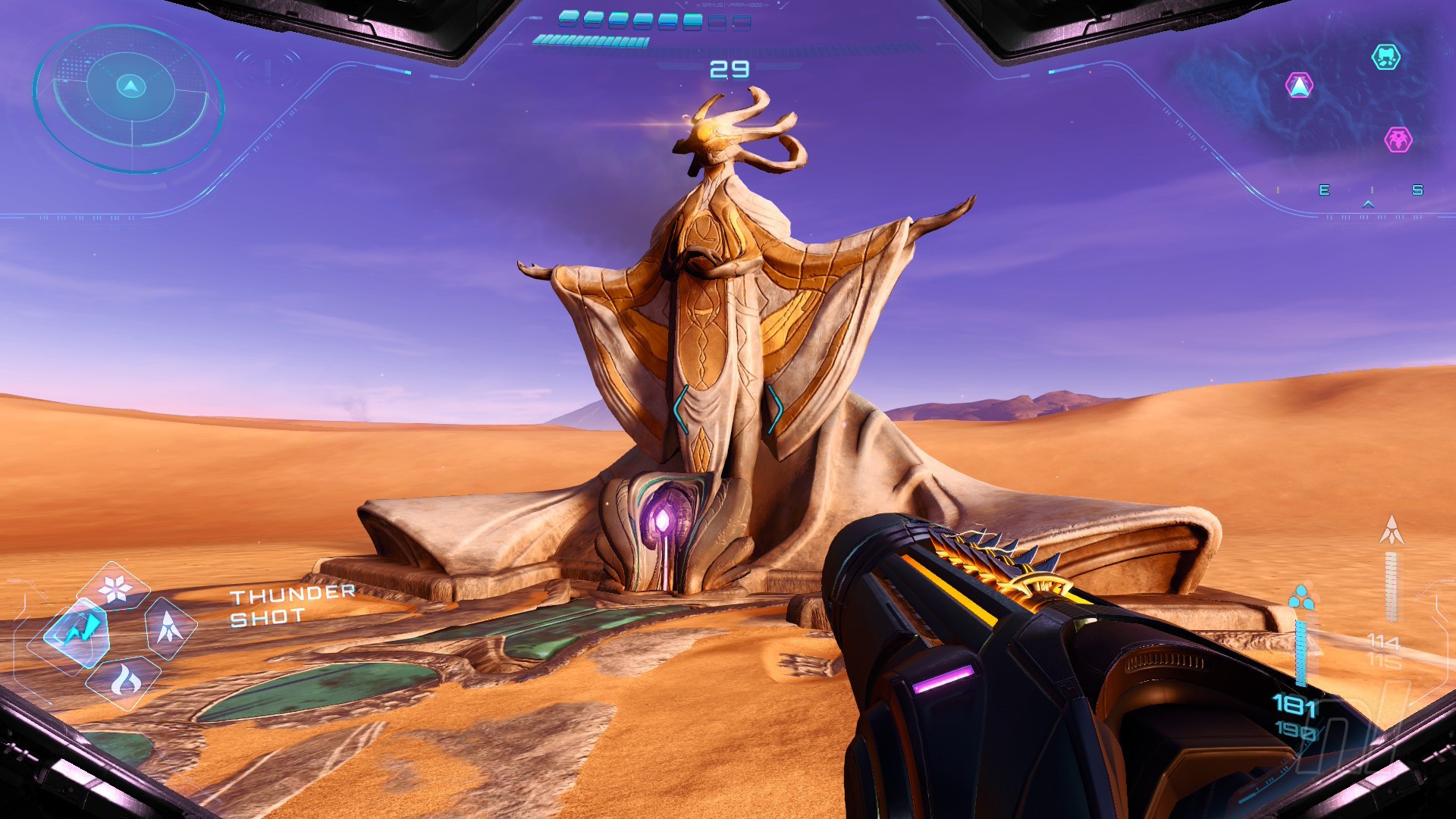Activate the flame fire shot weapon
Image resolution: width=1456 pixels, height=819 pixels.
(x=124, y=680)
